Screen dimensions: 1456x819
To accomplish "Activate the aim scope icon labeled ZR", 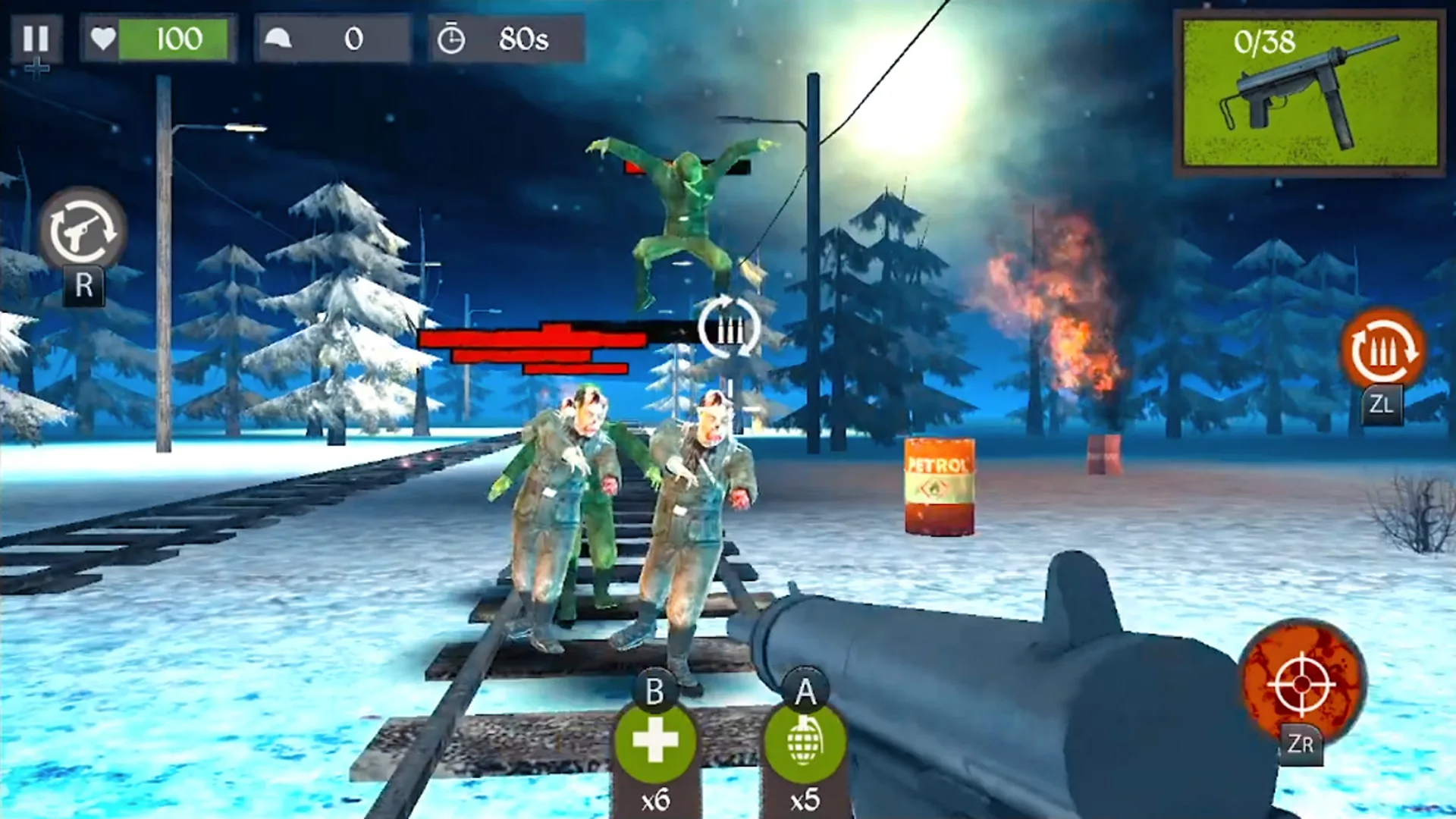I will [1301, 686].
